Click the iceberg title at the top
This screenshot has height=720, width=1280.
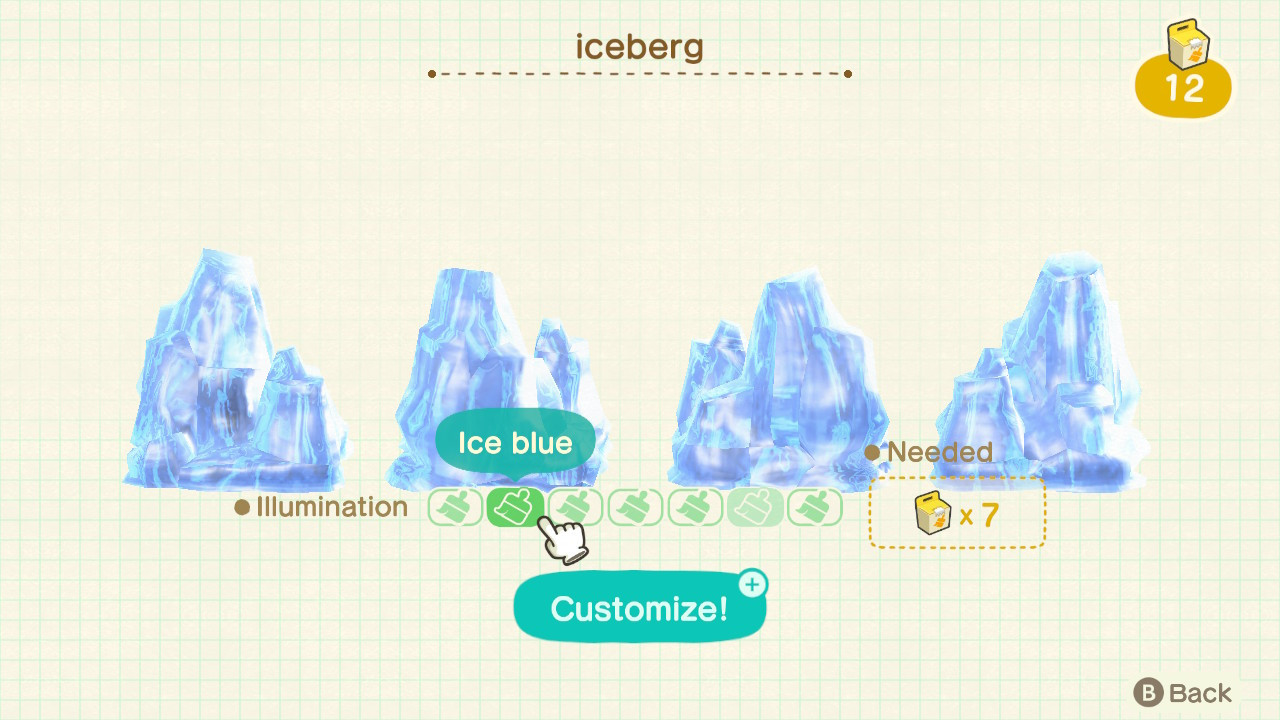pos(640,46)
